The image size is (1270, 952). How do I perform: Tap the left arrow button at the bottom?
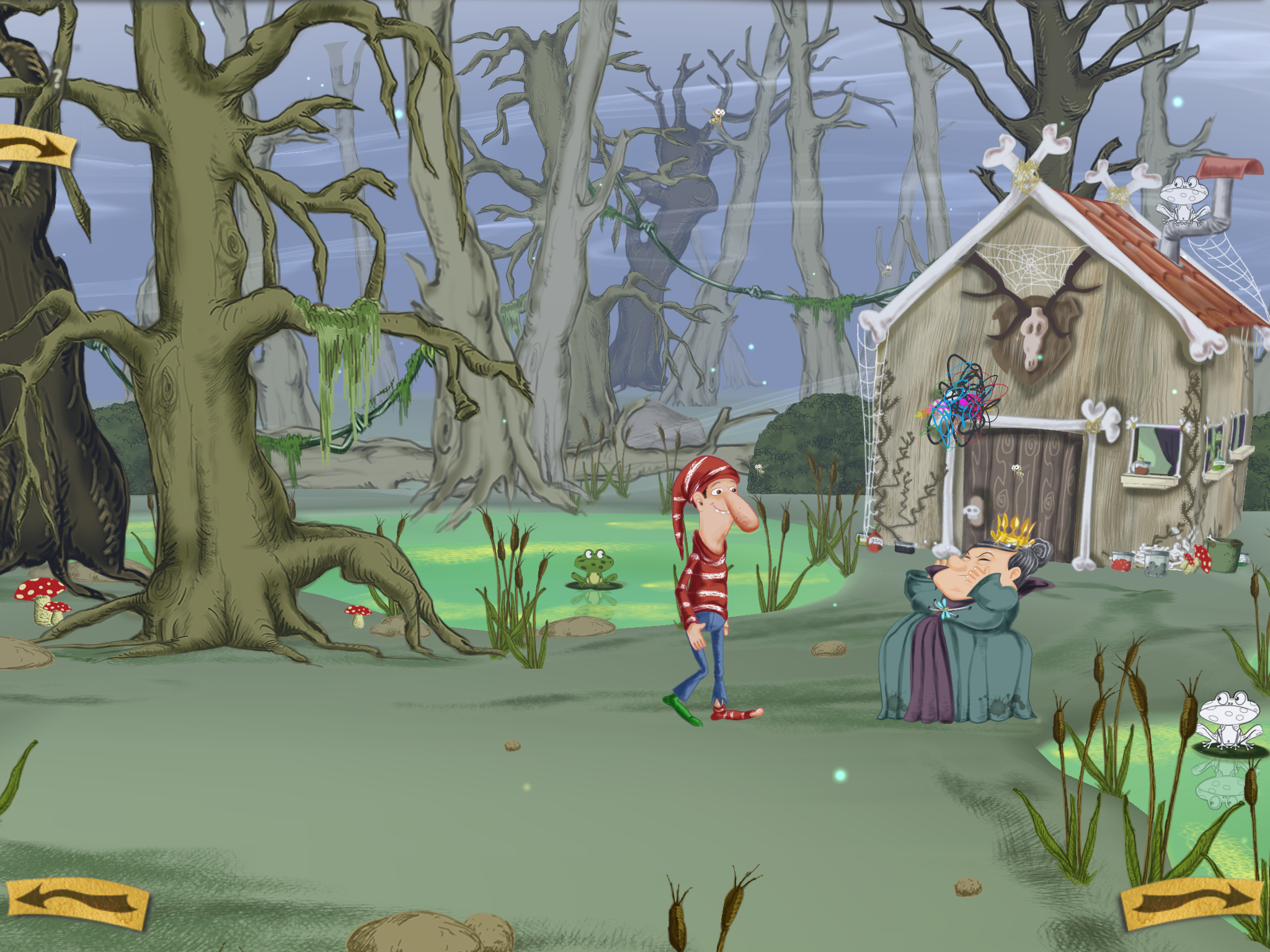[77, 902]
